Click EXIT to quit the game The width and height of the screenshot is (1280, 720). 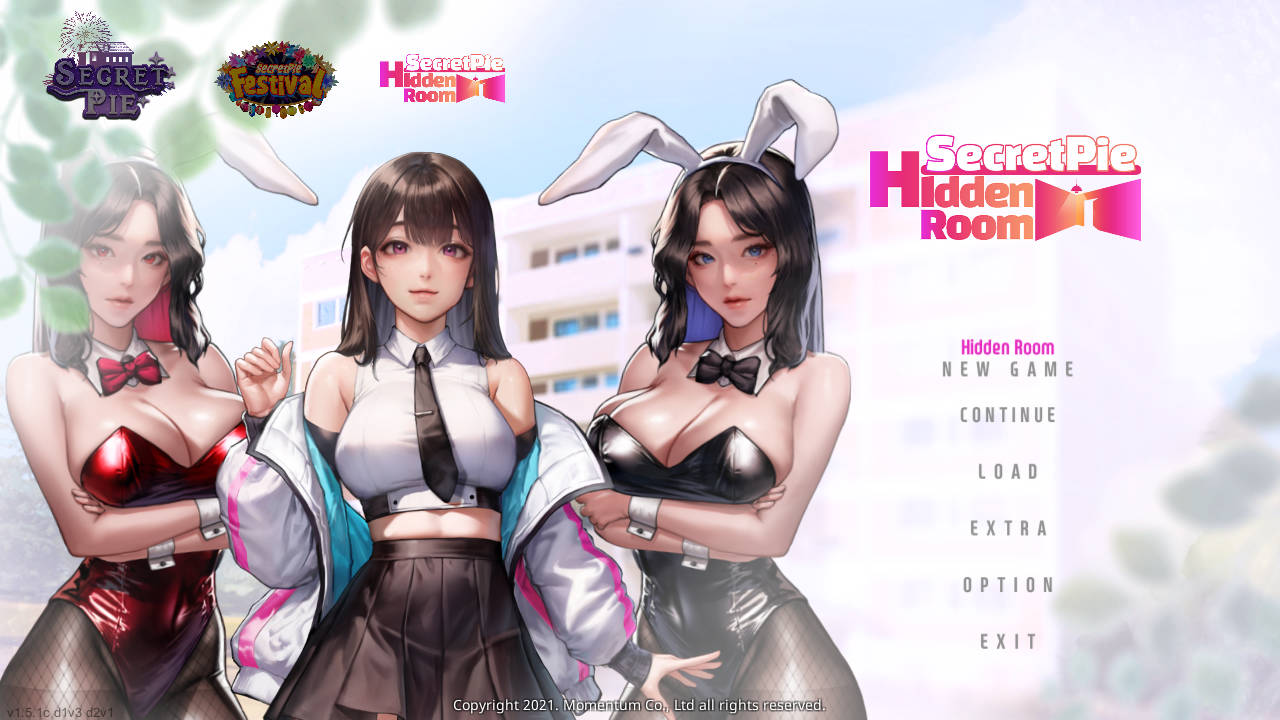click(x=1008, y=641)
